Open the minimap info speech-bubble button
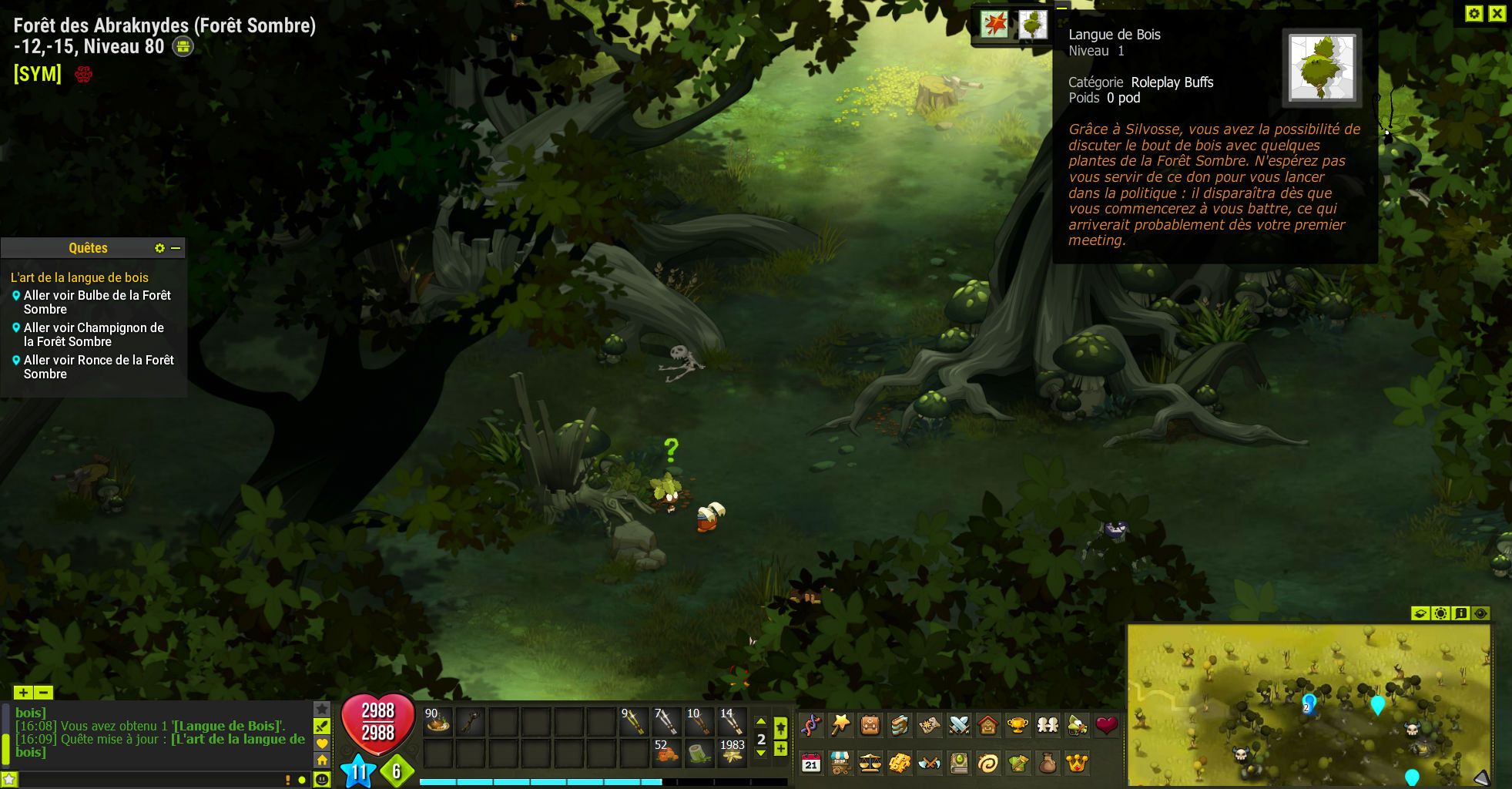Viewport: 1512px width, 789px height. pyautogui.click(x=1460, y=613)
